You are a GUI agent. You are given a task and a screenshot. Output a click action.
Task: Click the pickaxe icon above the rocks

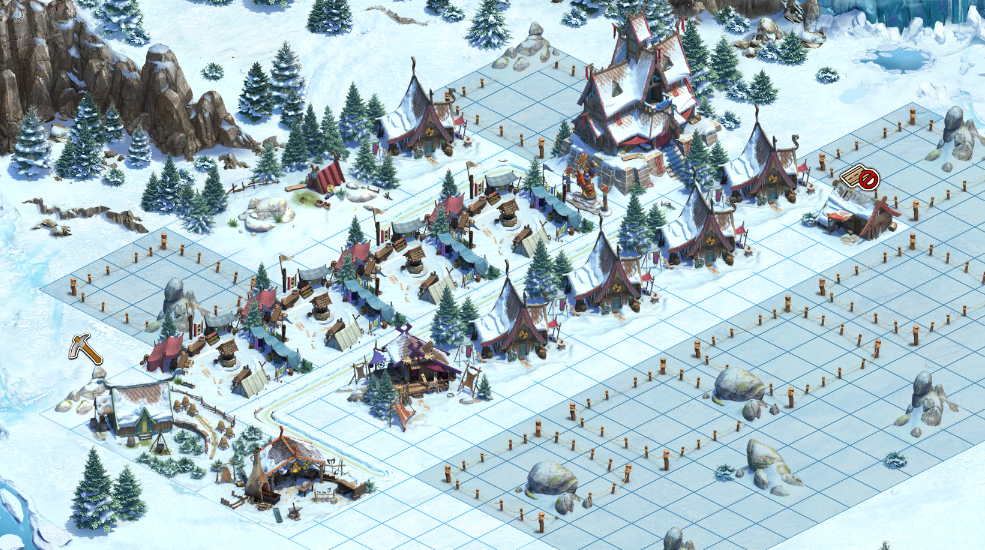[x=85, y=348]
